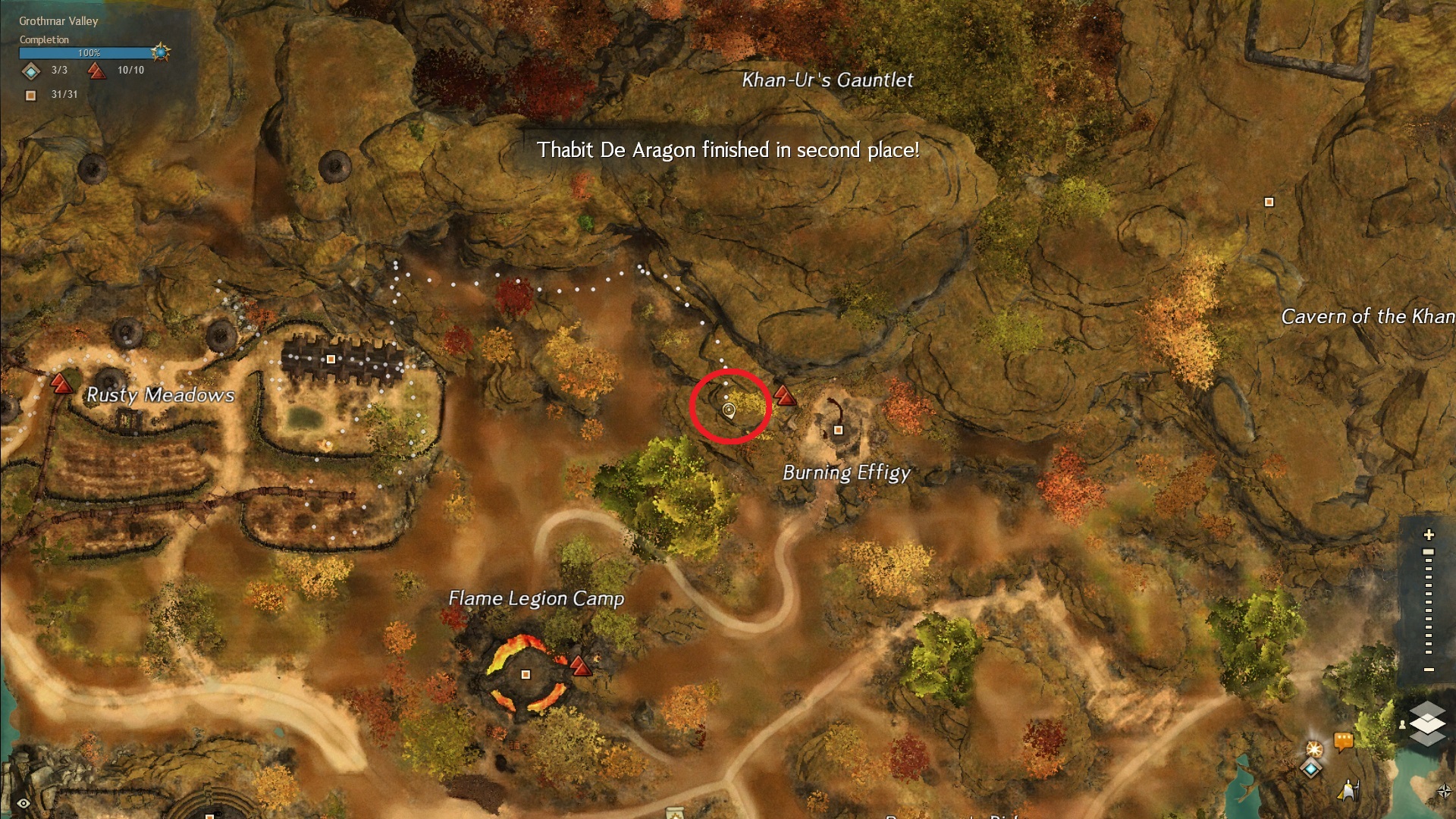Viewport: 1456px width, 819px height.
Task: Select the waypoint marker near Rusty Meadows
Action: (61, 382)
